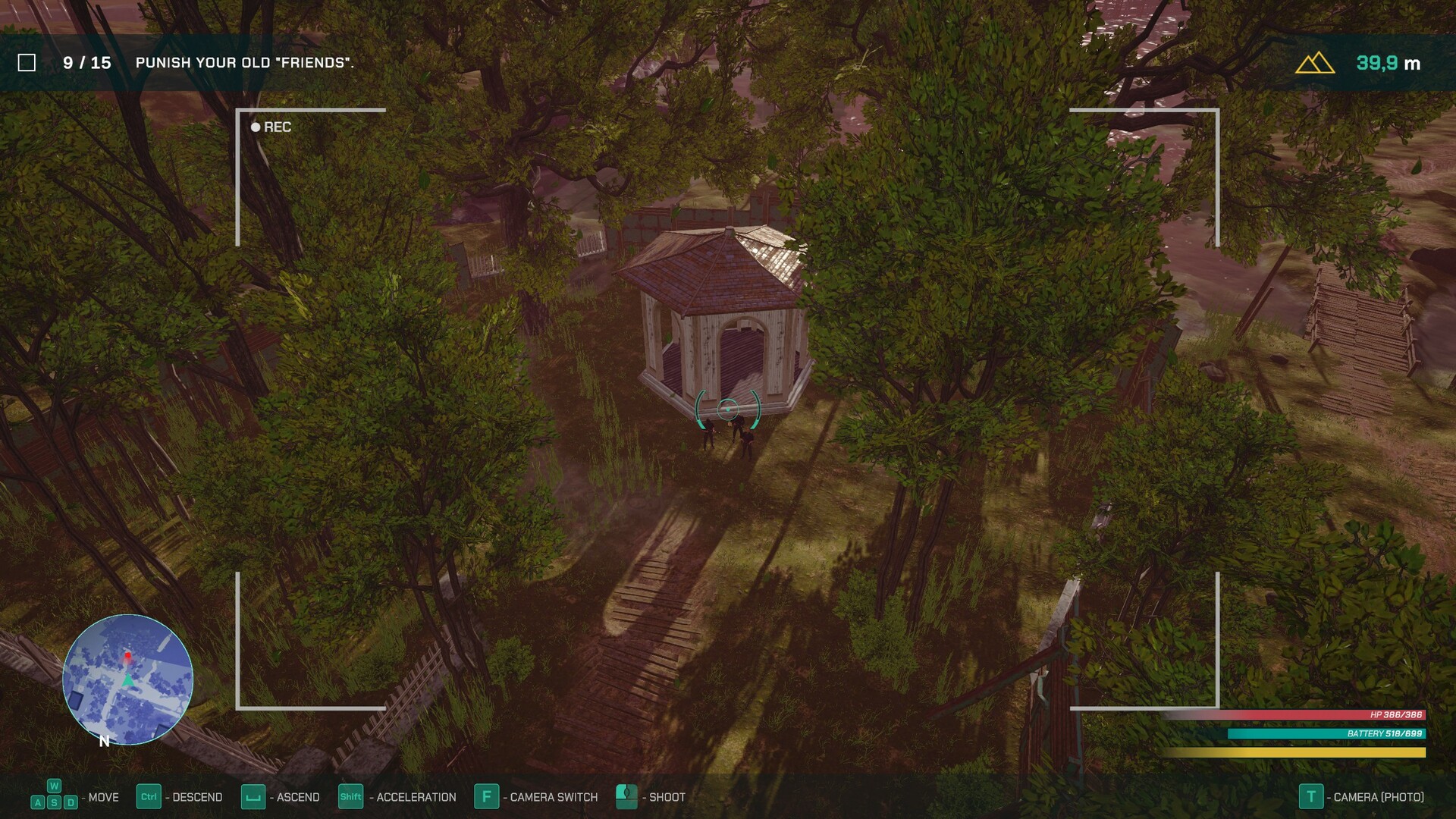Select the objective text PUNISH YOUR OLD FRIENDS
This screenshot has height=819, width=1456.
pyautogui.click(x=244, y=64)
